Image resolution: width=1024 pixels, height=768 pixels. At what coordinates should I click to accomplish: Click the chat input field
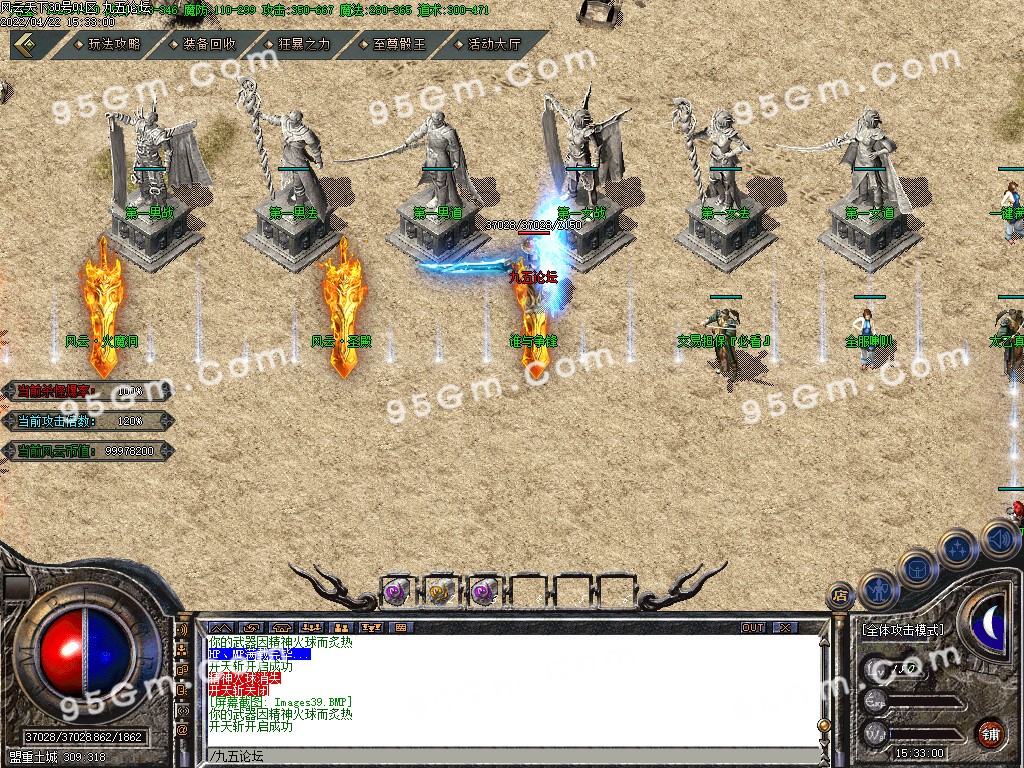[x=500, y=755]
